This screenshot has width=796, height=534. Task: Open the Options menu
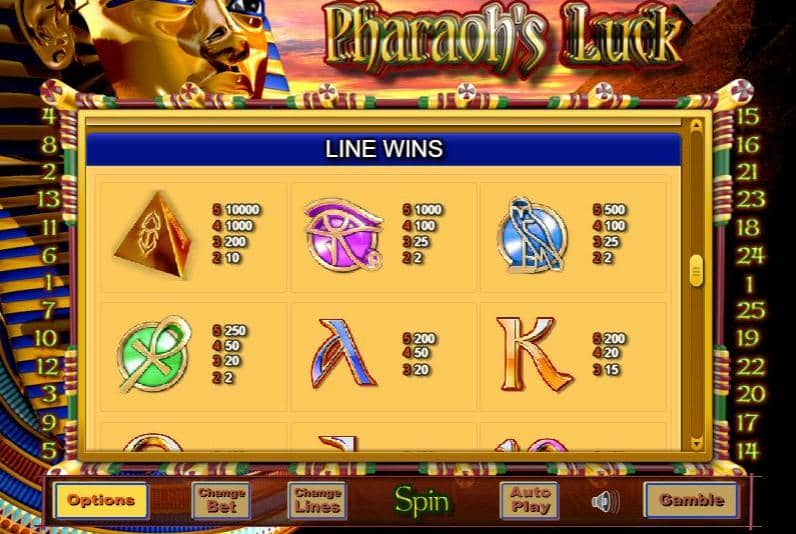[101, 500]
